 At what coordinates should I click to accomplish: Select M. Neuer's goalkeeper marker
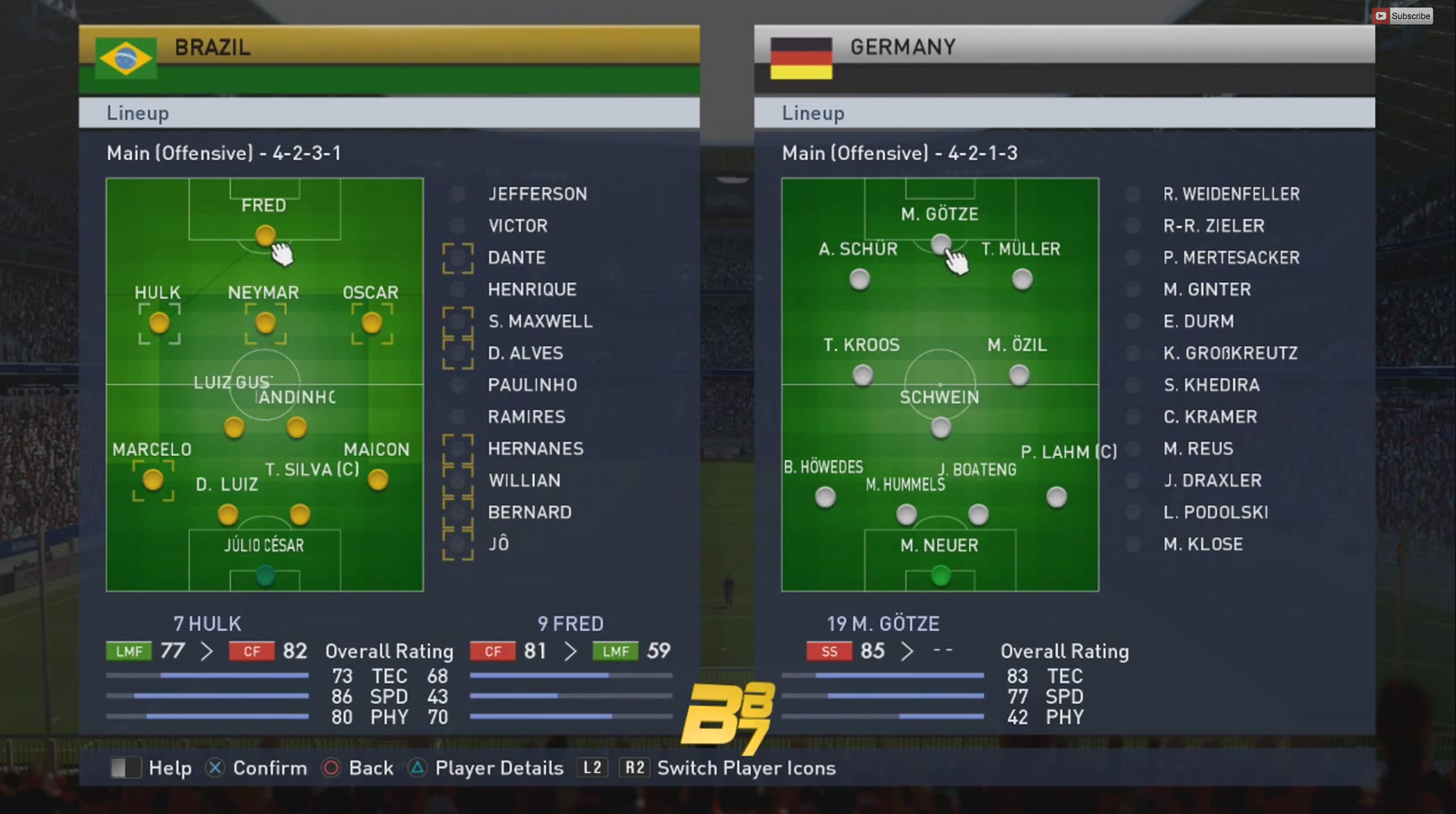(x=940, y=576)
